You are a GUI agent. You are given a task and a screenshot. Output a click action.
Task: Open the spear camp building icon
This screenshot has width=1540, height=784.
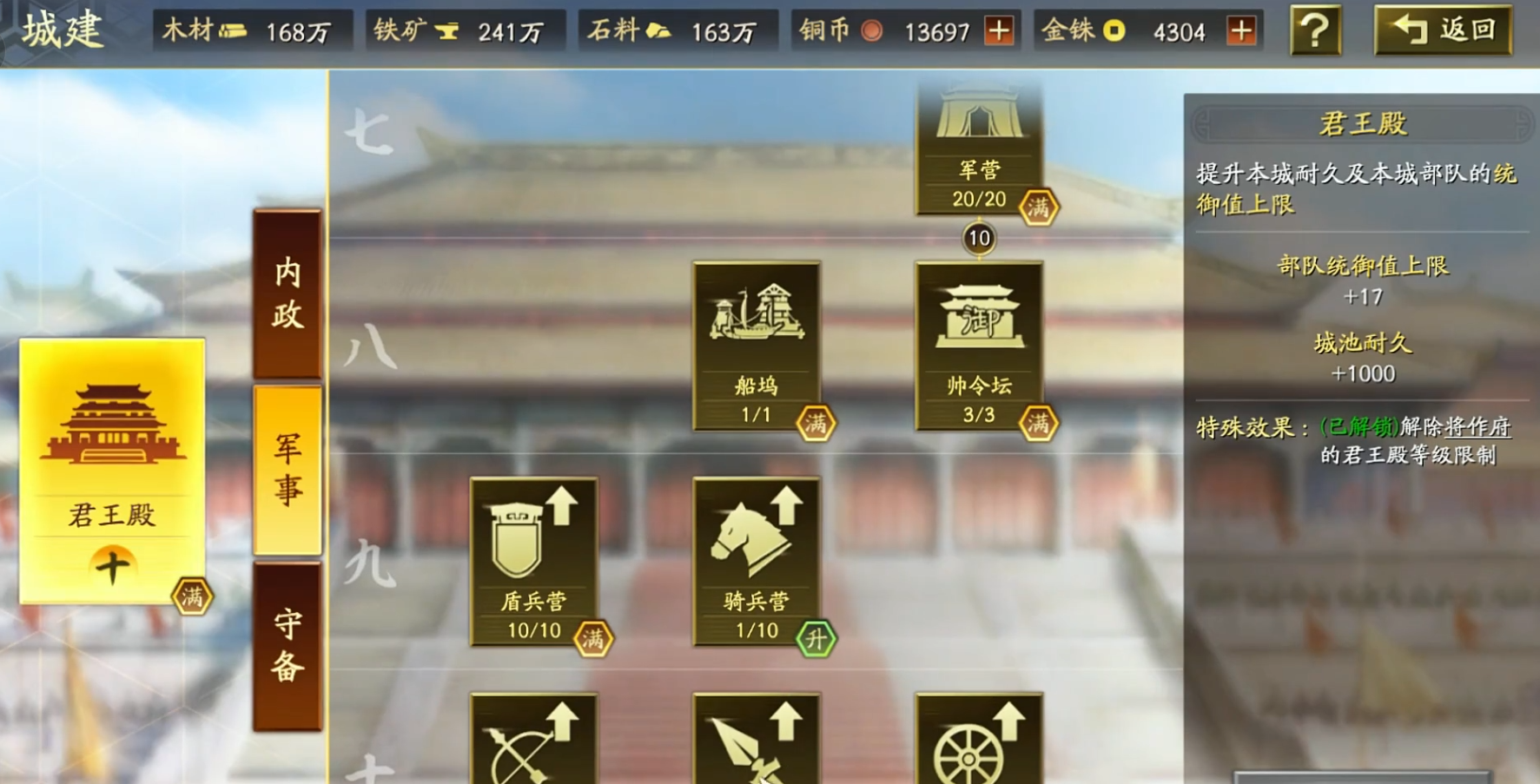[757, 747]
